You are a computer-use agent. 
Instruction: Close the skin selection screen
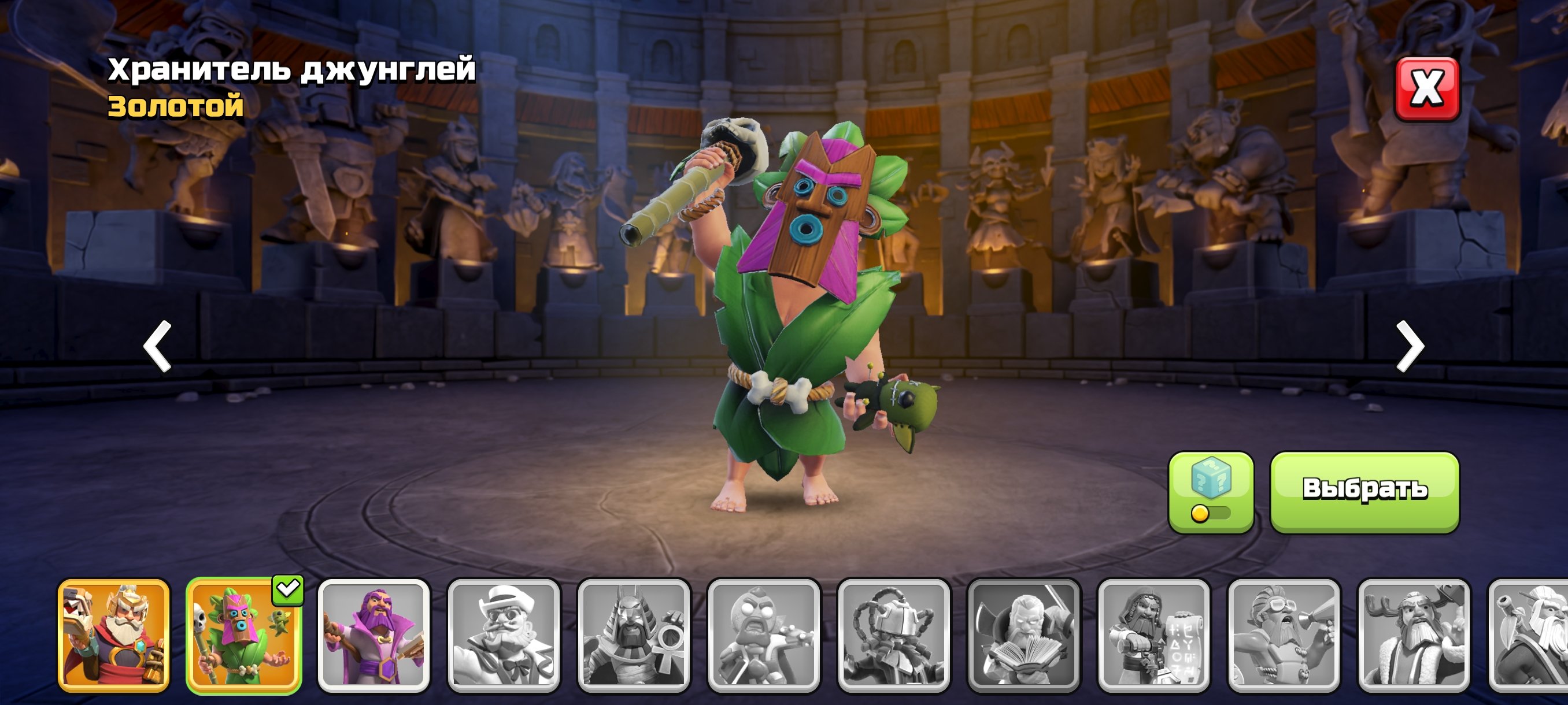point(1426,89)
